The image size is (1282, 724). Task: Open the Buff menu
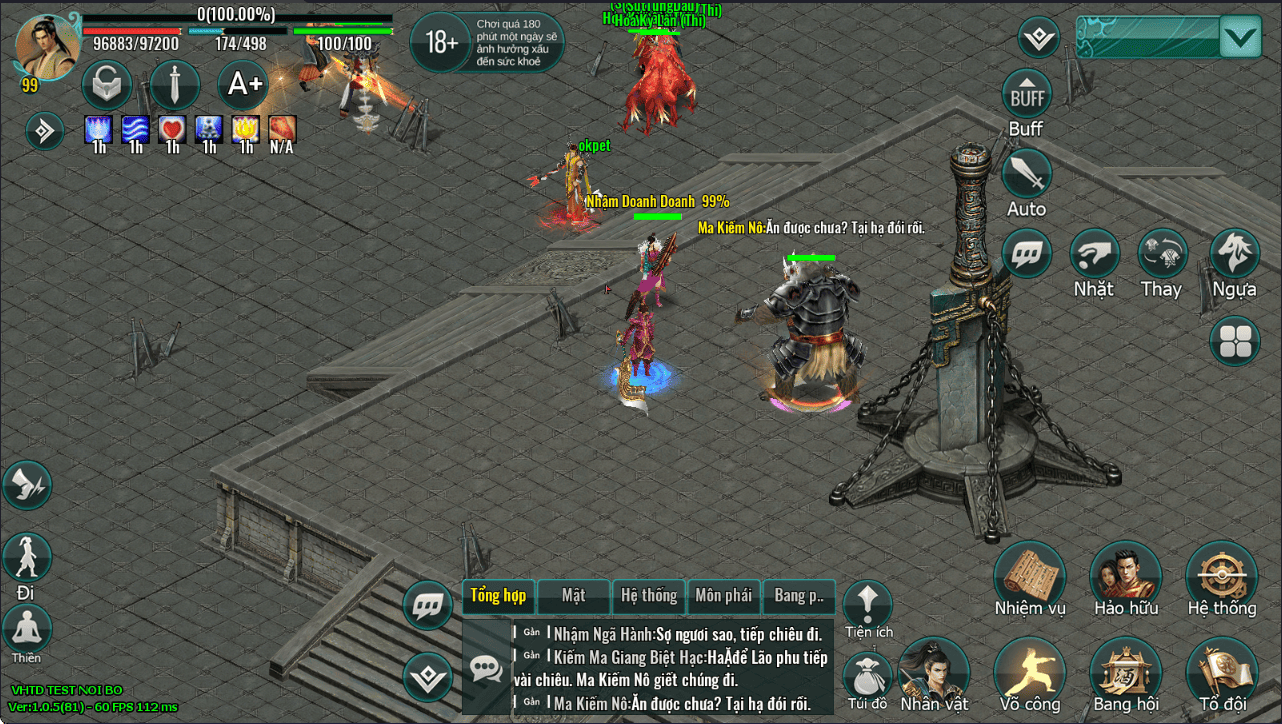(1027, 96)
